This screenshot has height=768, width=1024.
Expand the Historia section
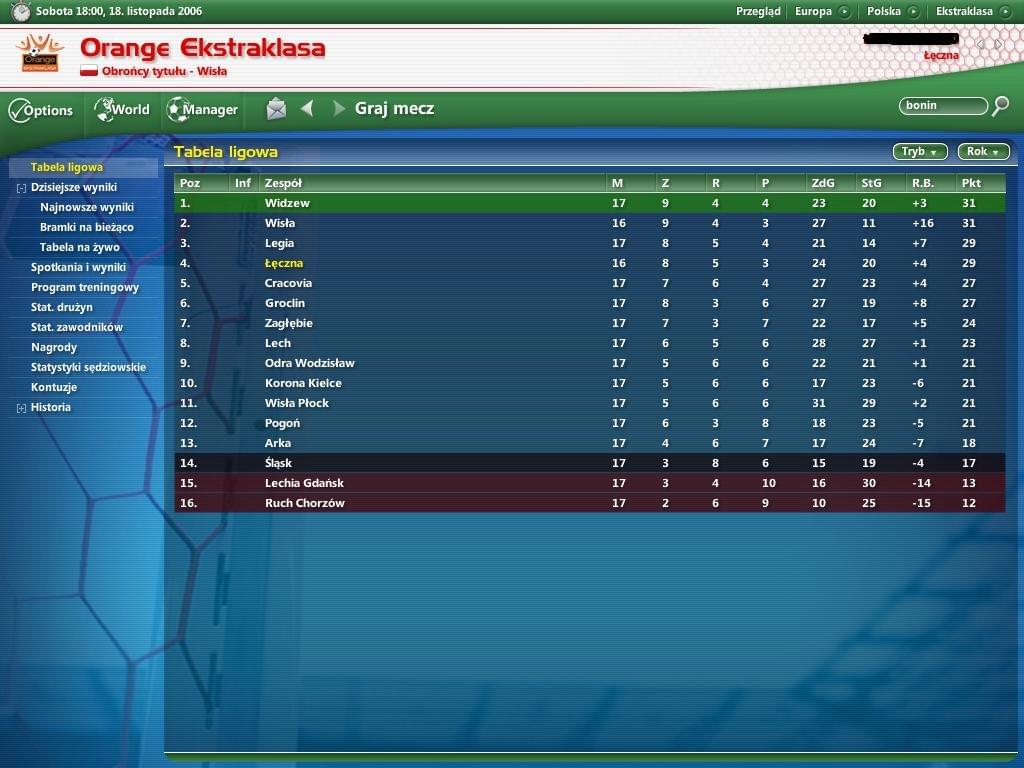pyautogui.click(x=21, y=408)
